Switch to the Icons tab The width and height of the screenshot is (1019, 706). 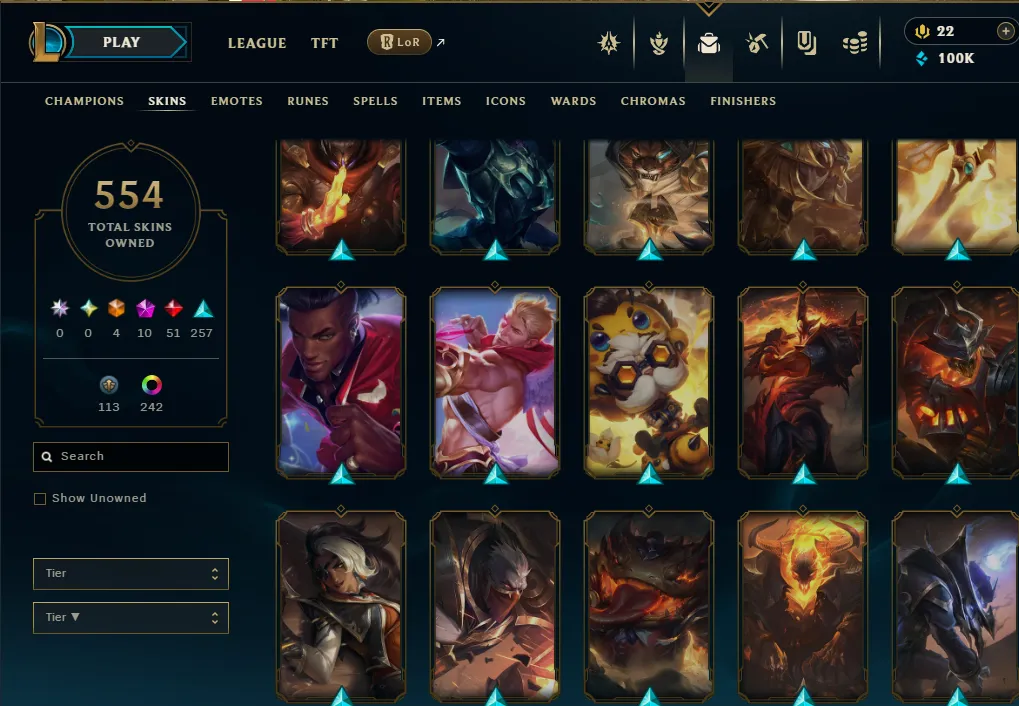(506, 101)
